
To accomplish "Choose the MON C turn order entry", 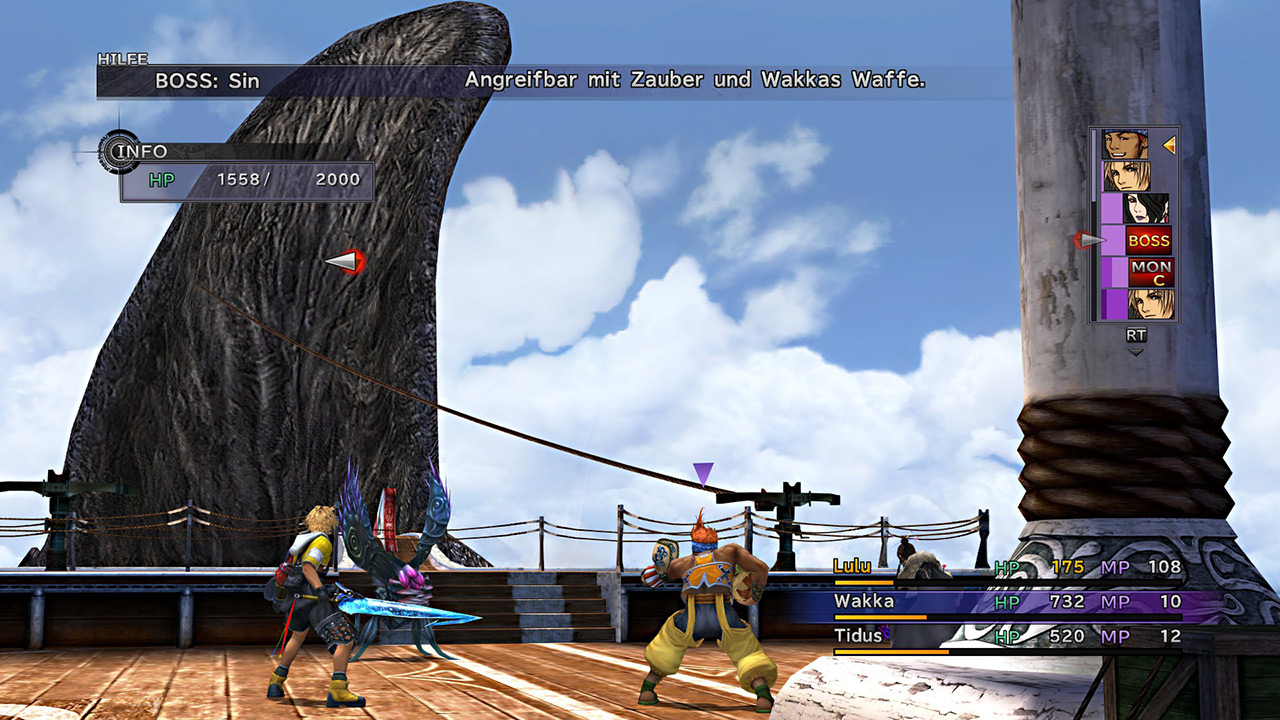I will 1150,272.
